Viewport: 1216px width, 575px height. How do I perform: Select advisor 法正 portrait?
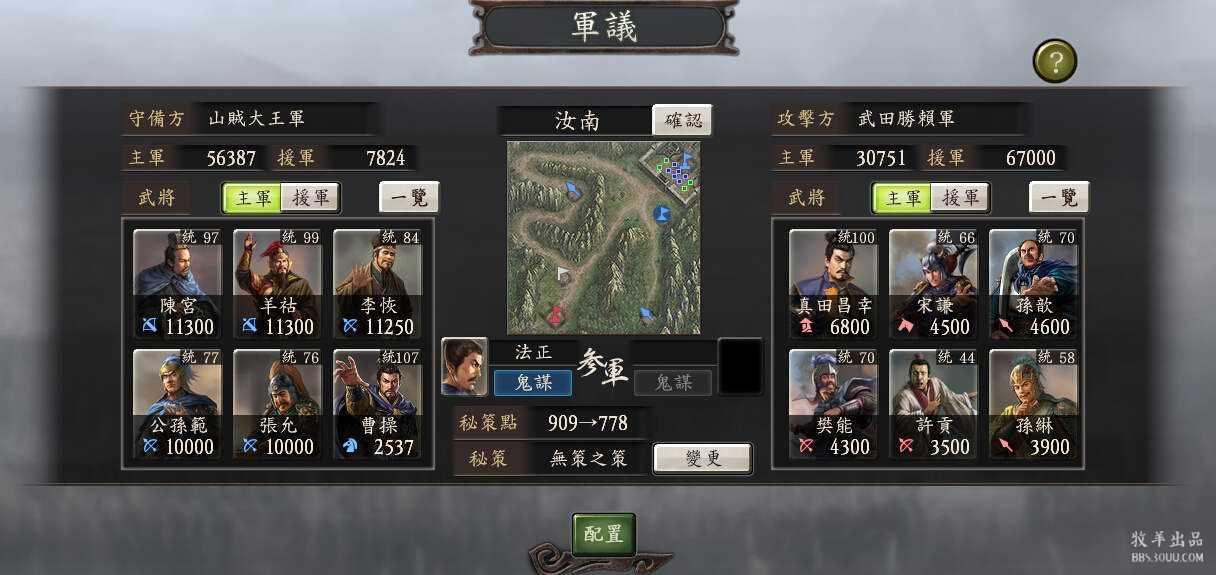[464, 367]
